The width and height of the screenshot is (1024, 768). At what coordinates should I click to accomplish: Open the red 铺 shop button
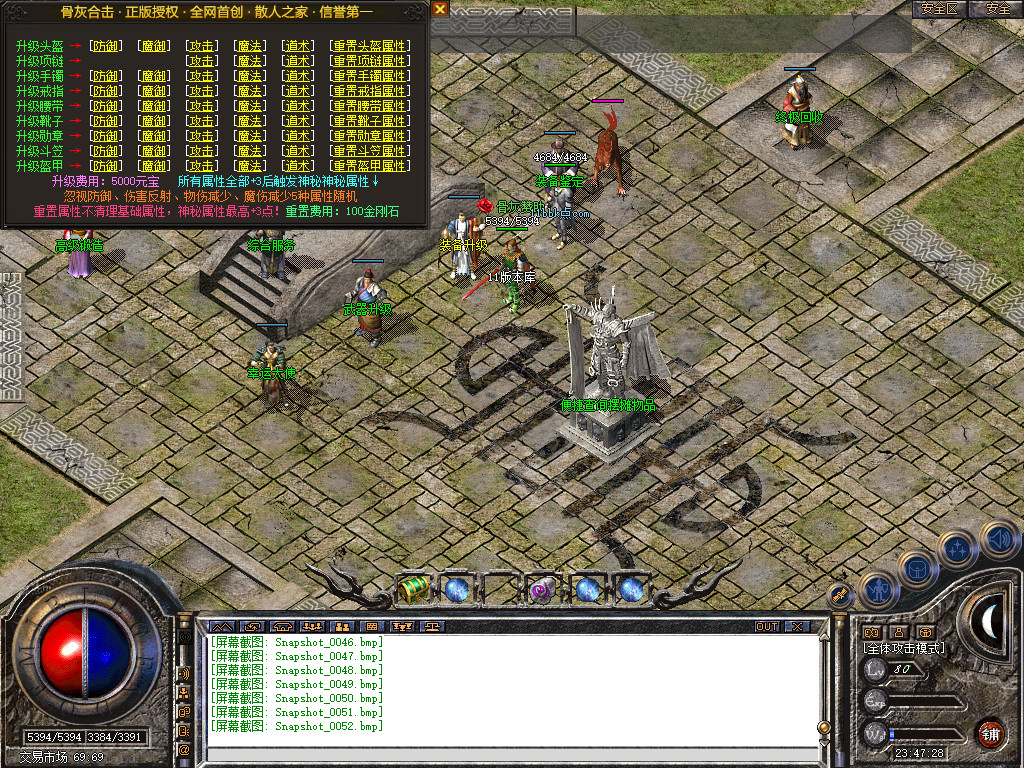[990, 733]
